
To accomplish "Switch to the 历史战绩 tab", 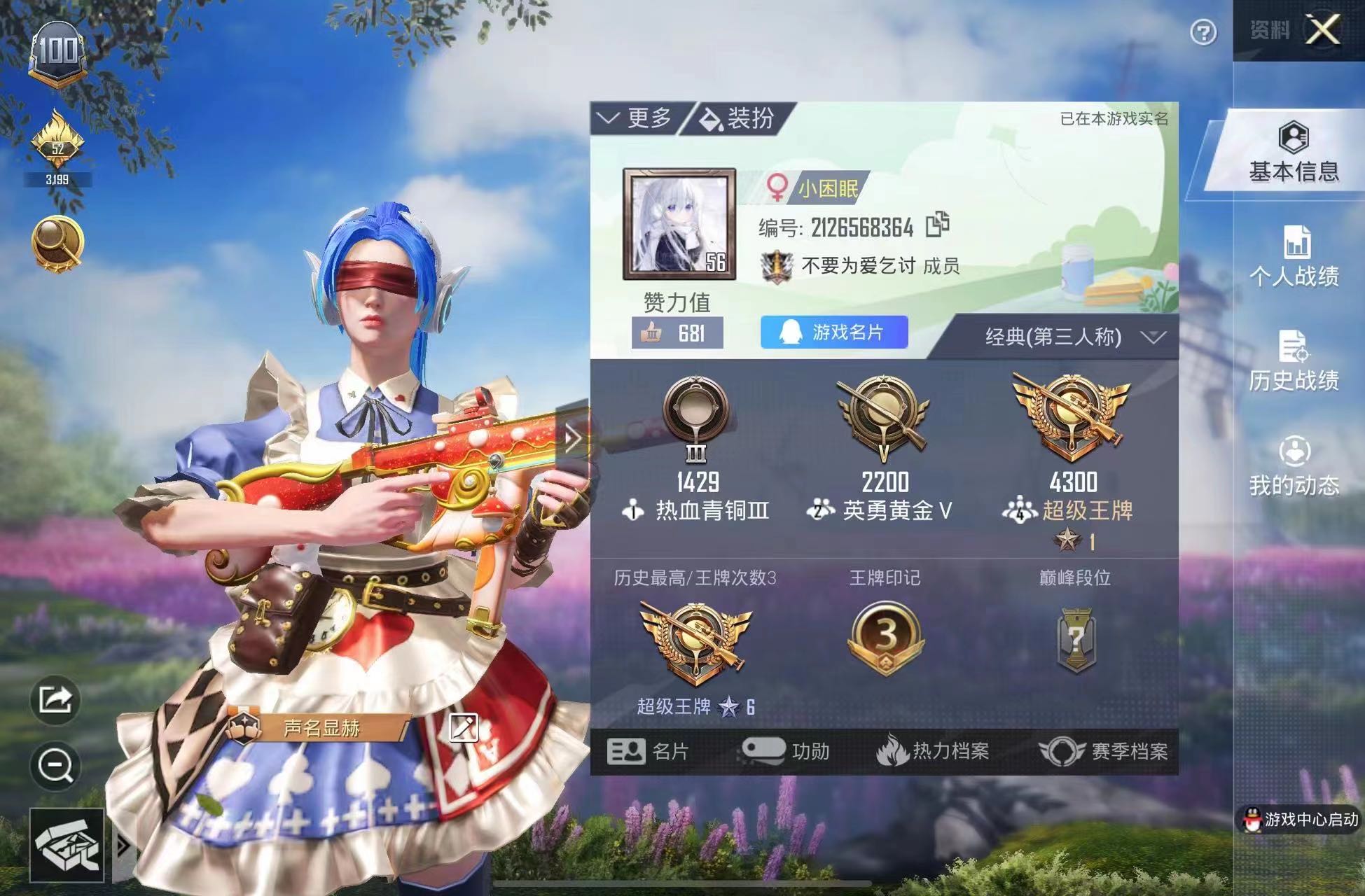I will 1294,362.
